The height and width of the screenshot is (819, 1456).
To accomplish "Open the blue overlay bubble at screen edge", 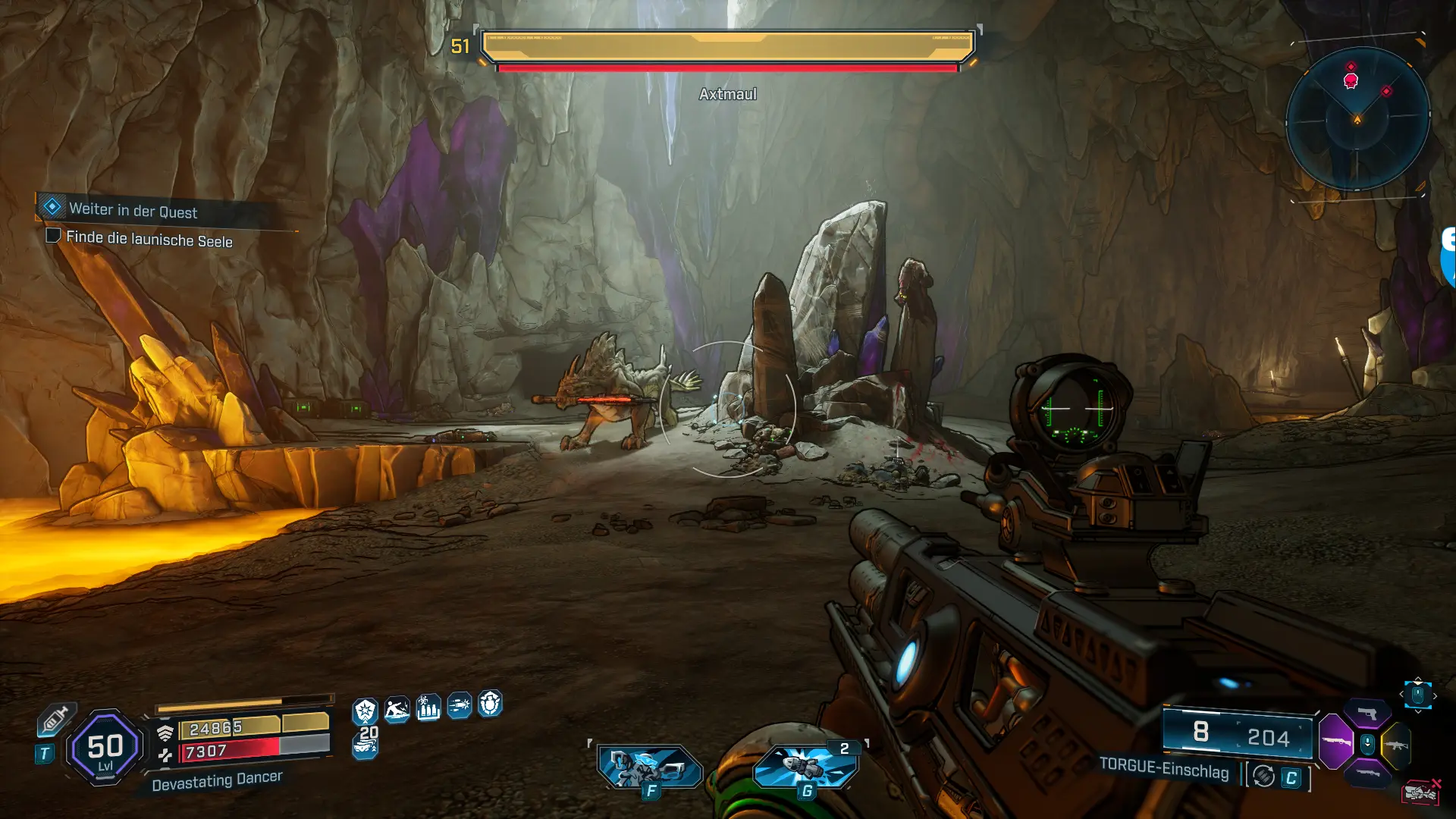I will (1448, 258).
